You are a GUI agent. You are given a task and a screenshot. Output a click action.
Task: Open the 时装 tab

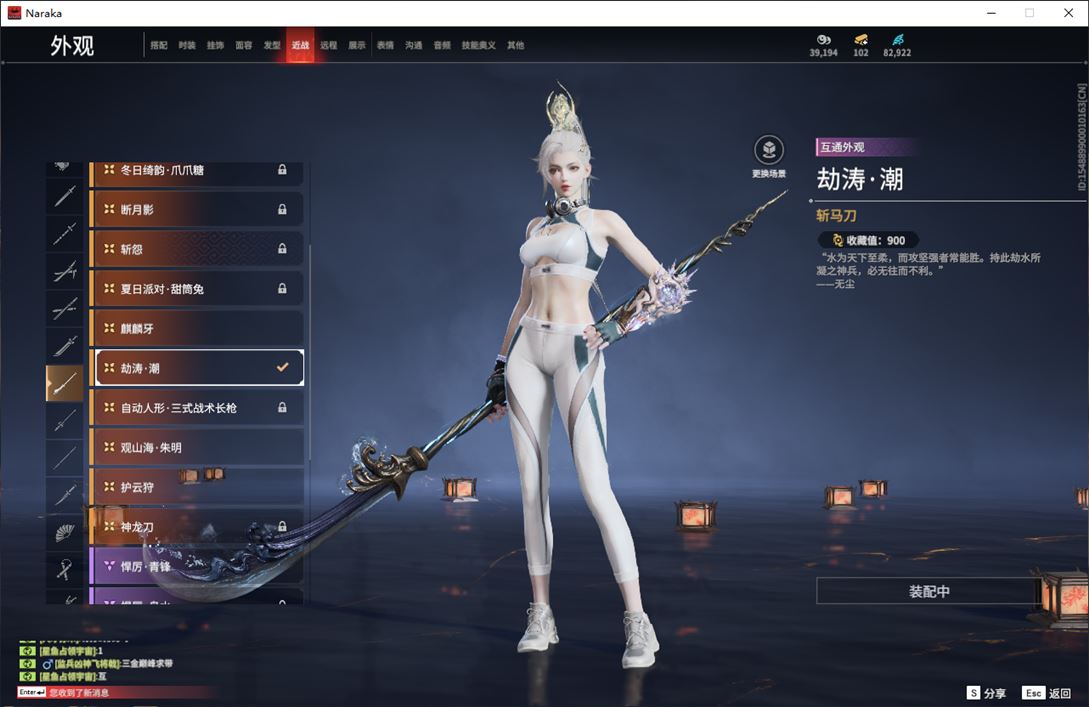[x=187, y=46]
